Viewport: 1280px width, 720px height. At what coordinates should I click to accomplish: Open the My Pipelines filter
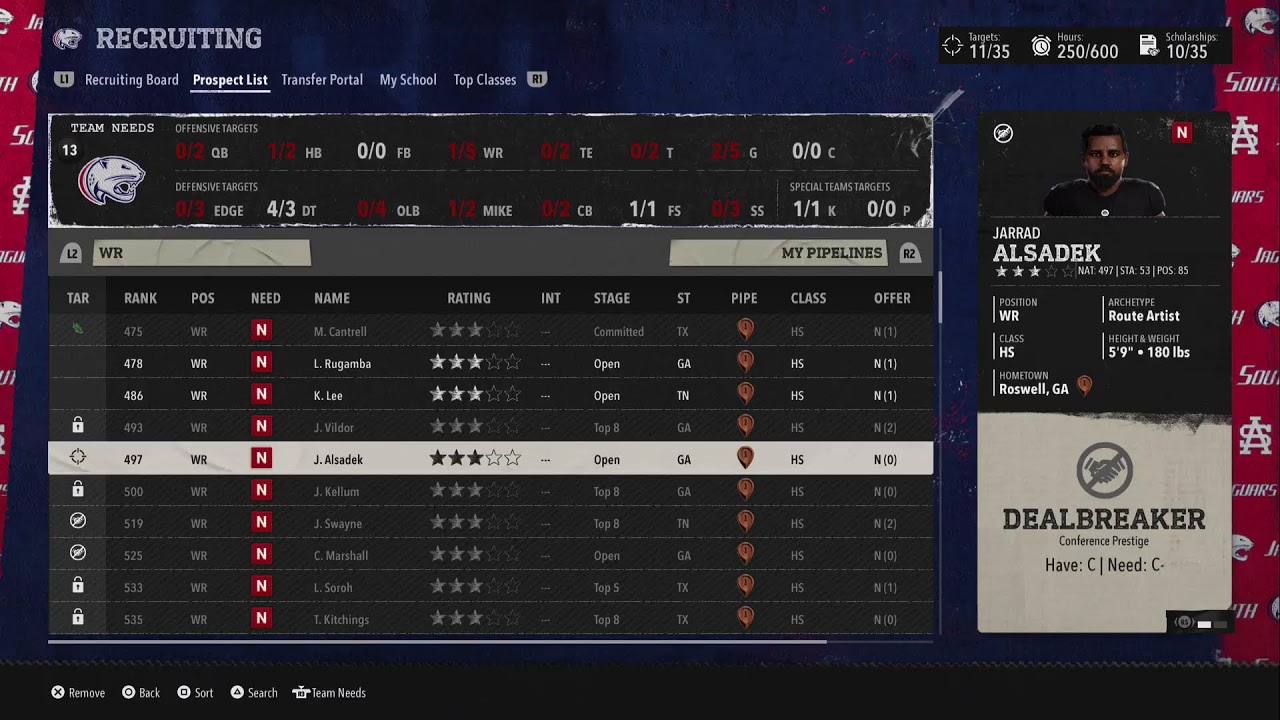coord(778,253)
